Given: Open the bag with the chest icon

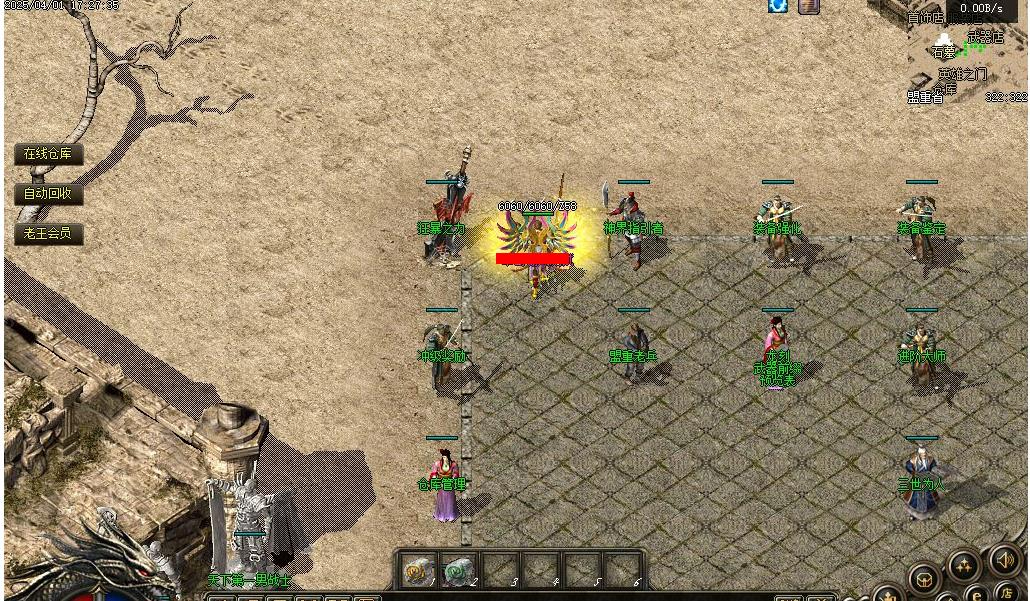Looking at the screenshot, I should point(924,579).
